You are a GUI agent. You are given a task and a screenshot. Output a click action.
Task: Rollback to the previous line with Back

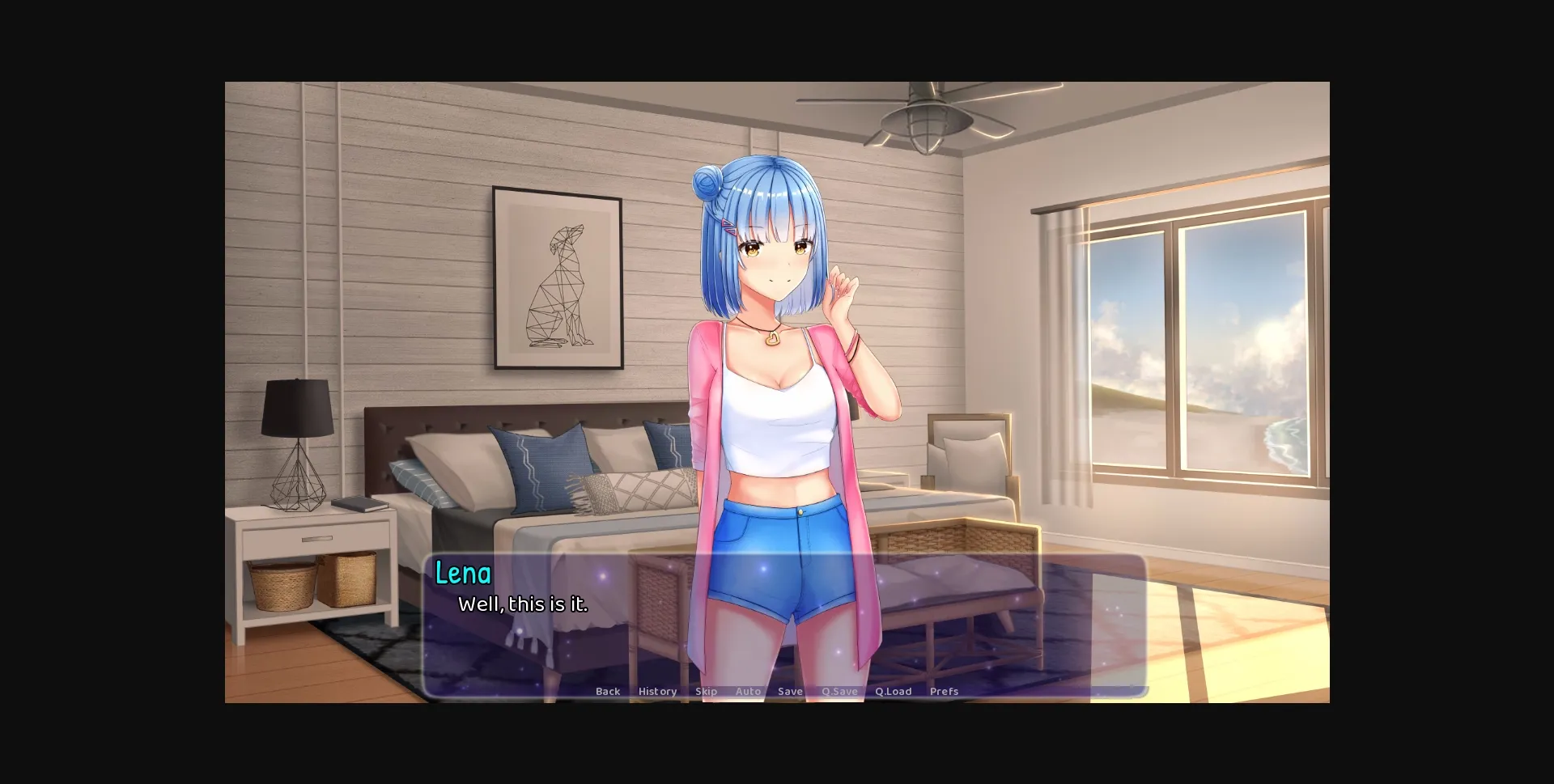click(607, 691)
